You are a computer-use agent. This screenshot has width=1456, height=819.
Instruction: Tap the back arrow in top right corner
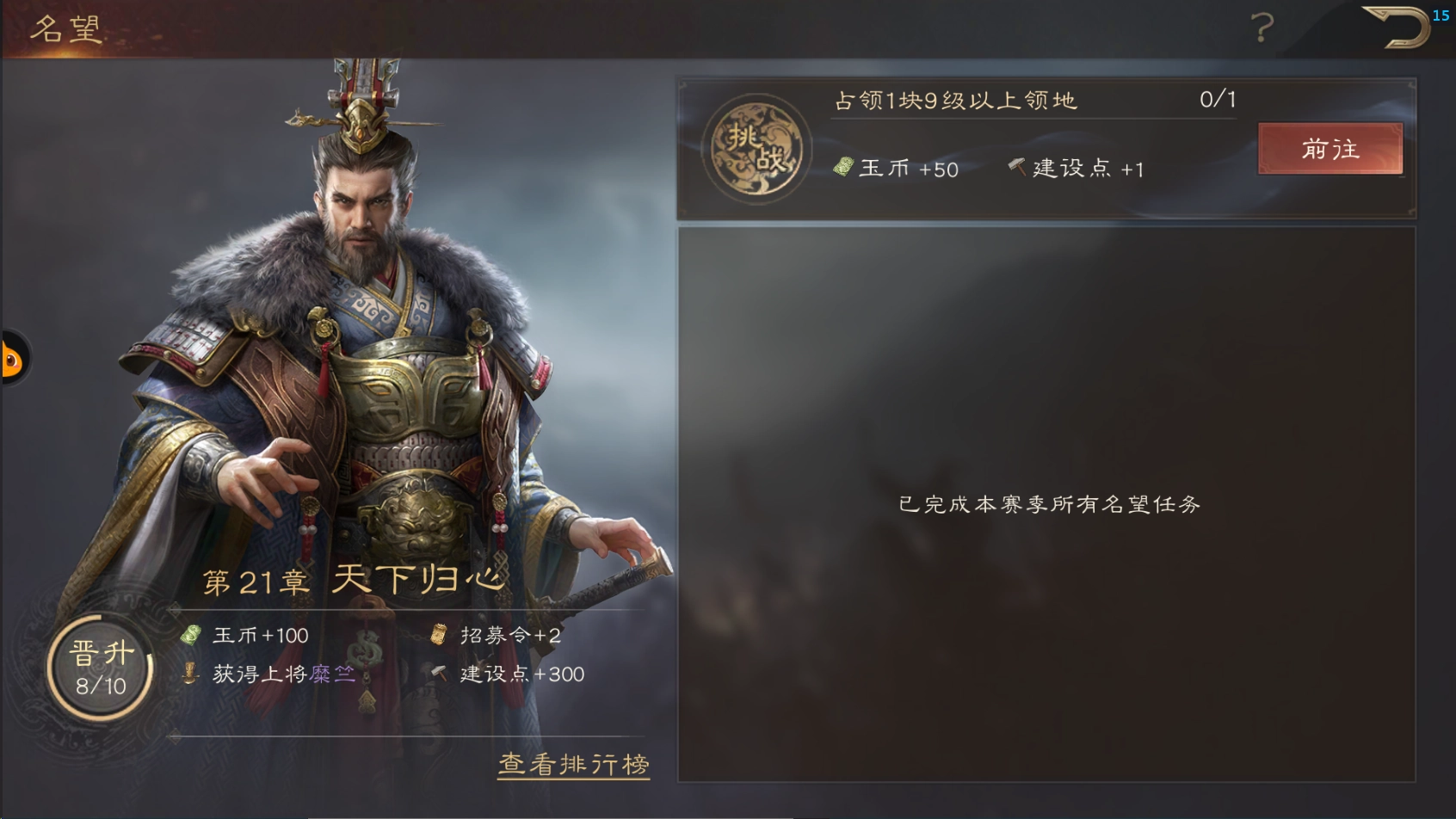1394,26
